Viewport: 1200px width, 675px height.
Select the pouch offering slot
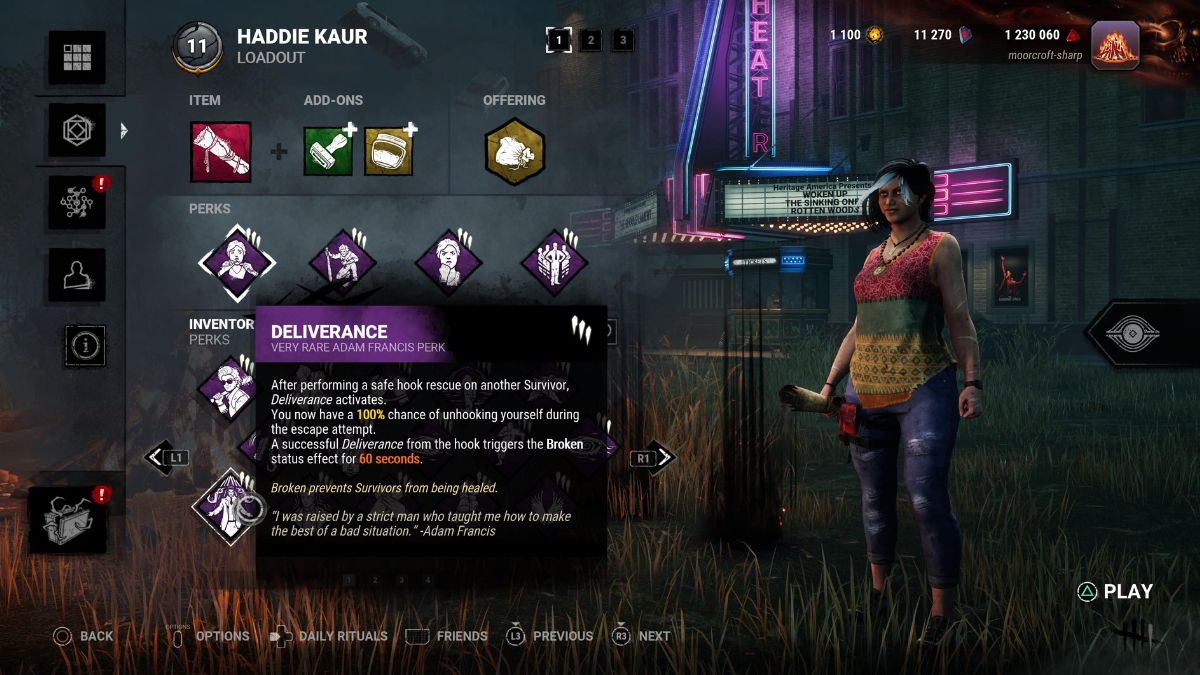tap(514, 151)
